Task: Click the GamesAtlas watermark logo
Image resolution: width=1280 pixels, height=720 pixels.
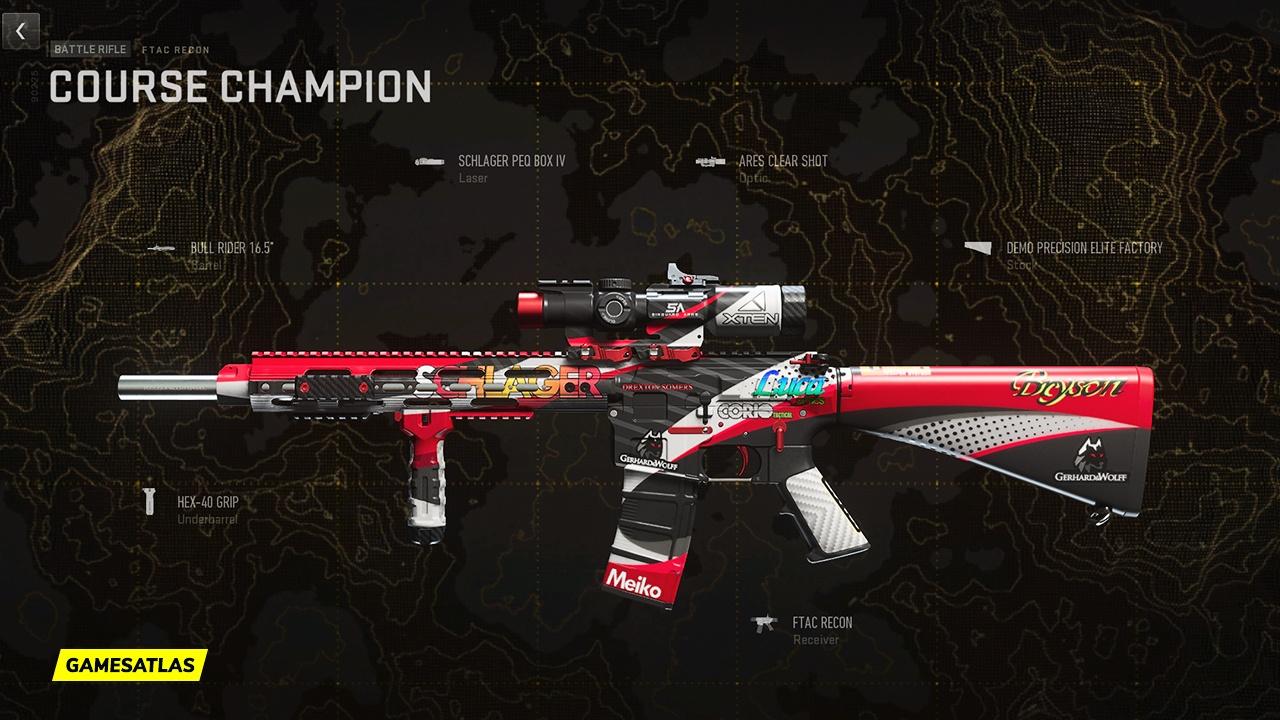Action: [x=129, y=664]
